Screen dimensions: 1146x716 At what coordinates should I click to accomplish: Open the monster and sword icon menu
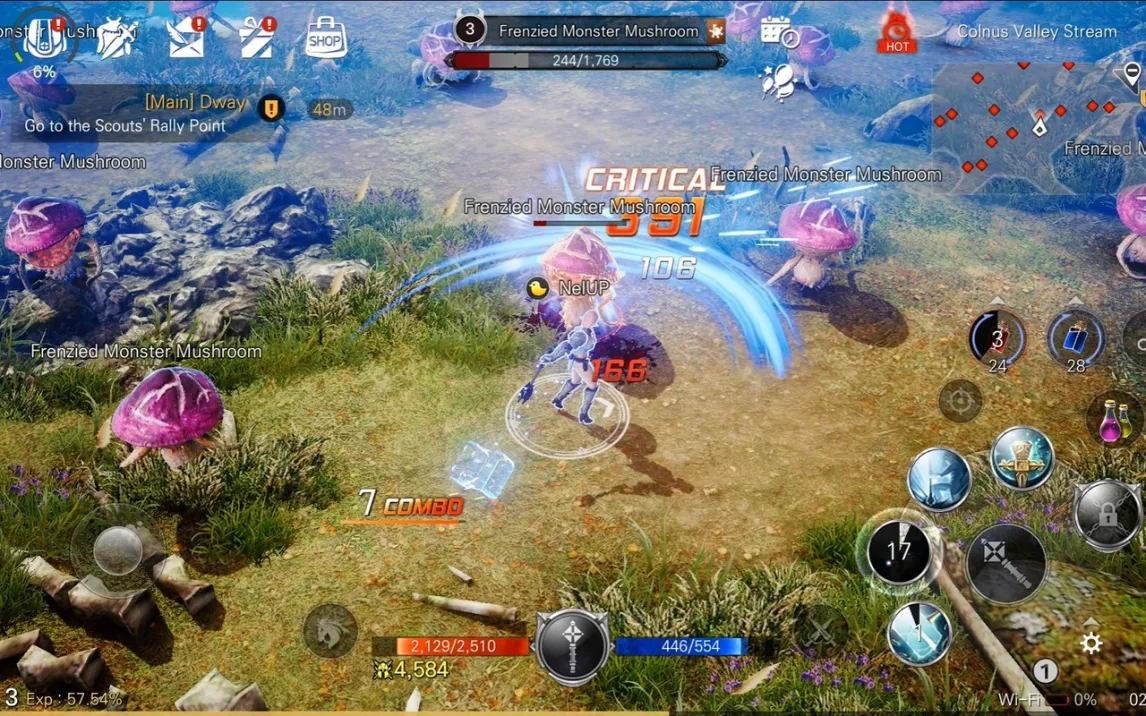116,38
